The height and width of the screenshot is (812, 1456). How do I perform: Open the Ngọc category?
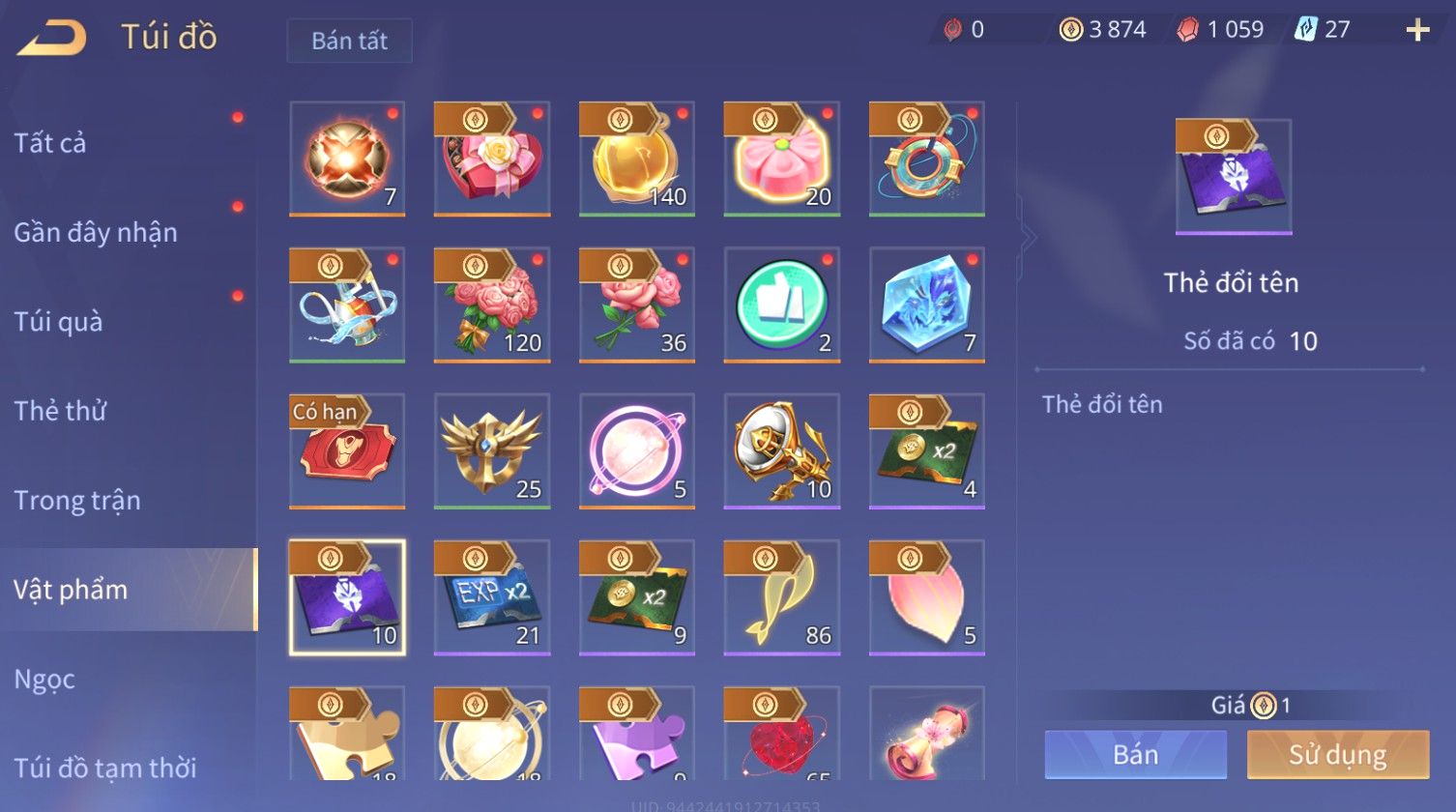point(44,680)
